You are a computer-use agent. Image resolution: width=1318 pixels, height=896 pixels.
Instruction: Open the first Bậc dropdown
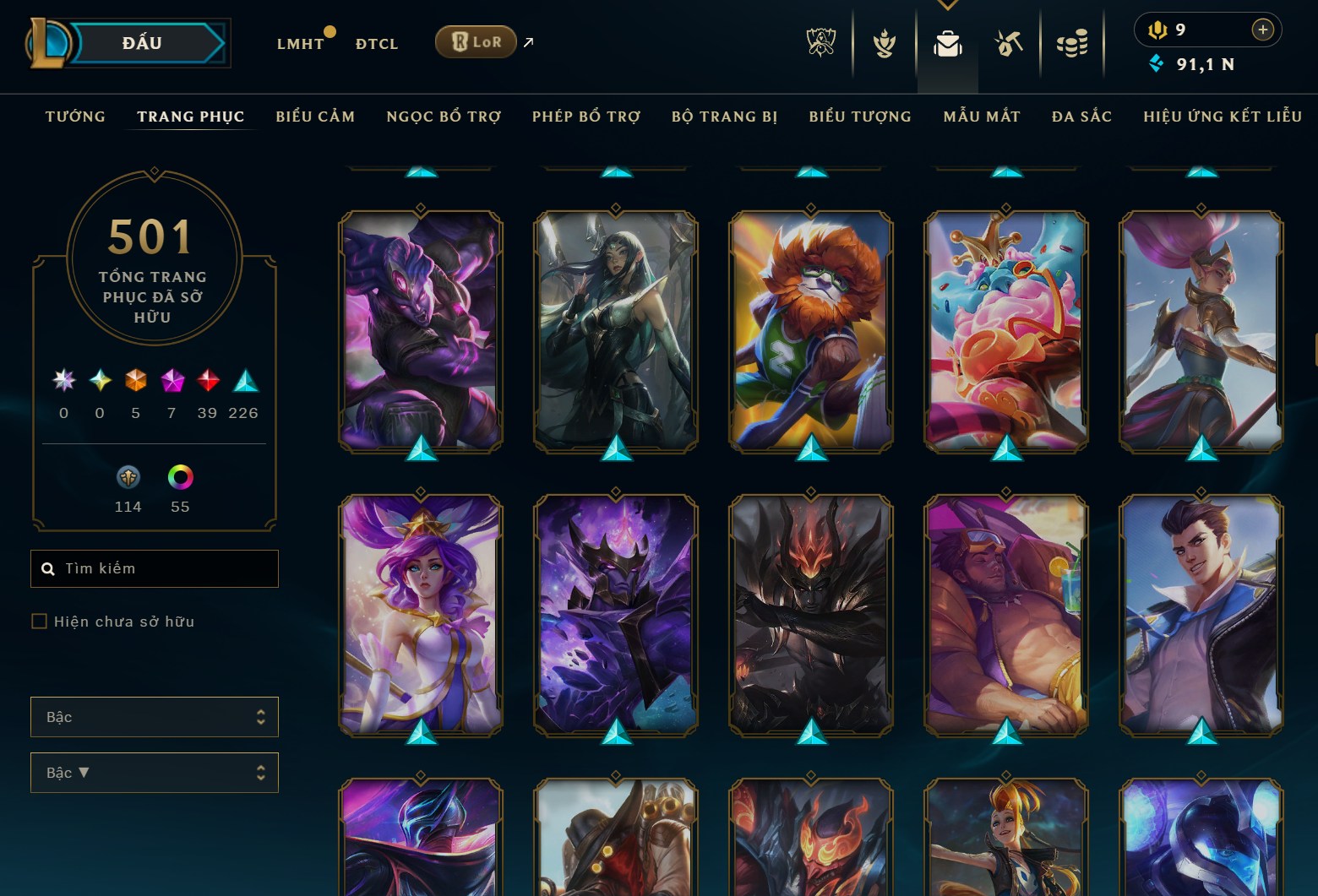coord(155,716)
